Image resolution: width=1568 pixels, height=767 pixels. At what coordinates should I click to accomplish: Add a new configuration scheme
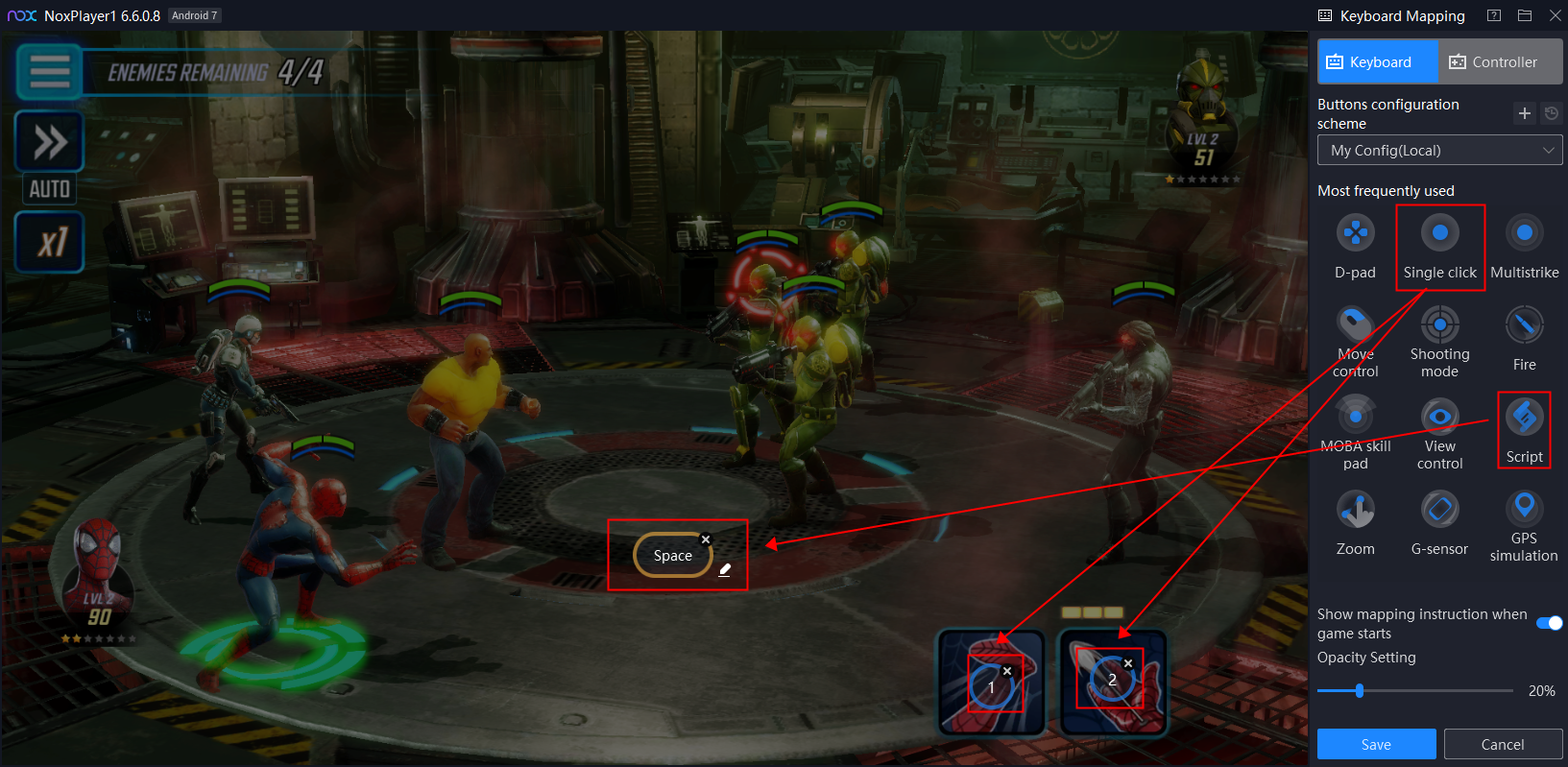[x=1524, y=113]
